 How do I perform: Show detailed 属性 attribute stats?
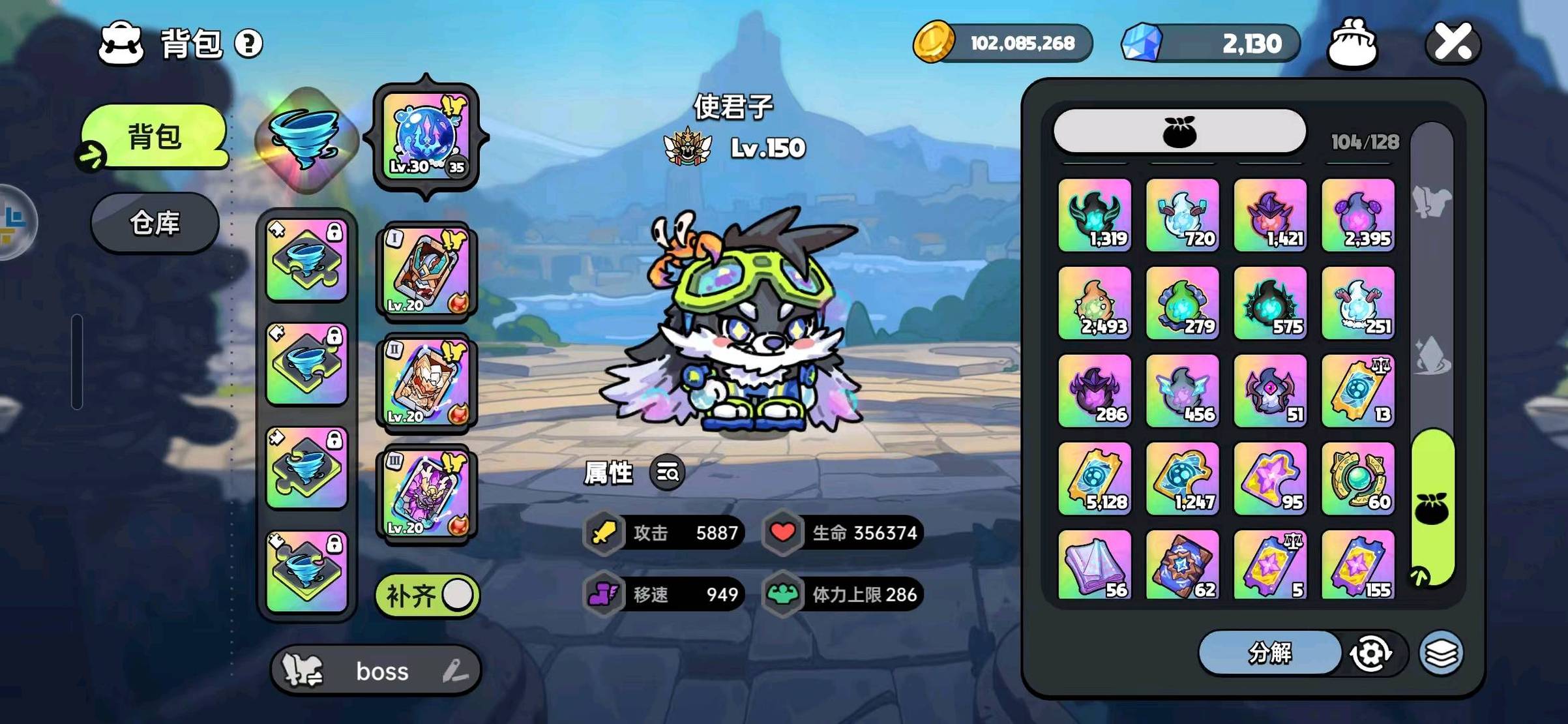[667, 472]
